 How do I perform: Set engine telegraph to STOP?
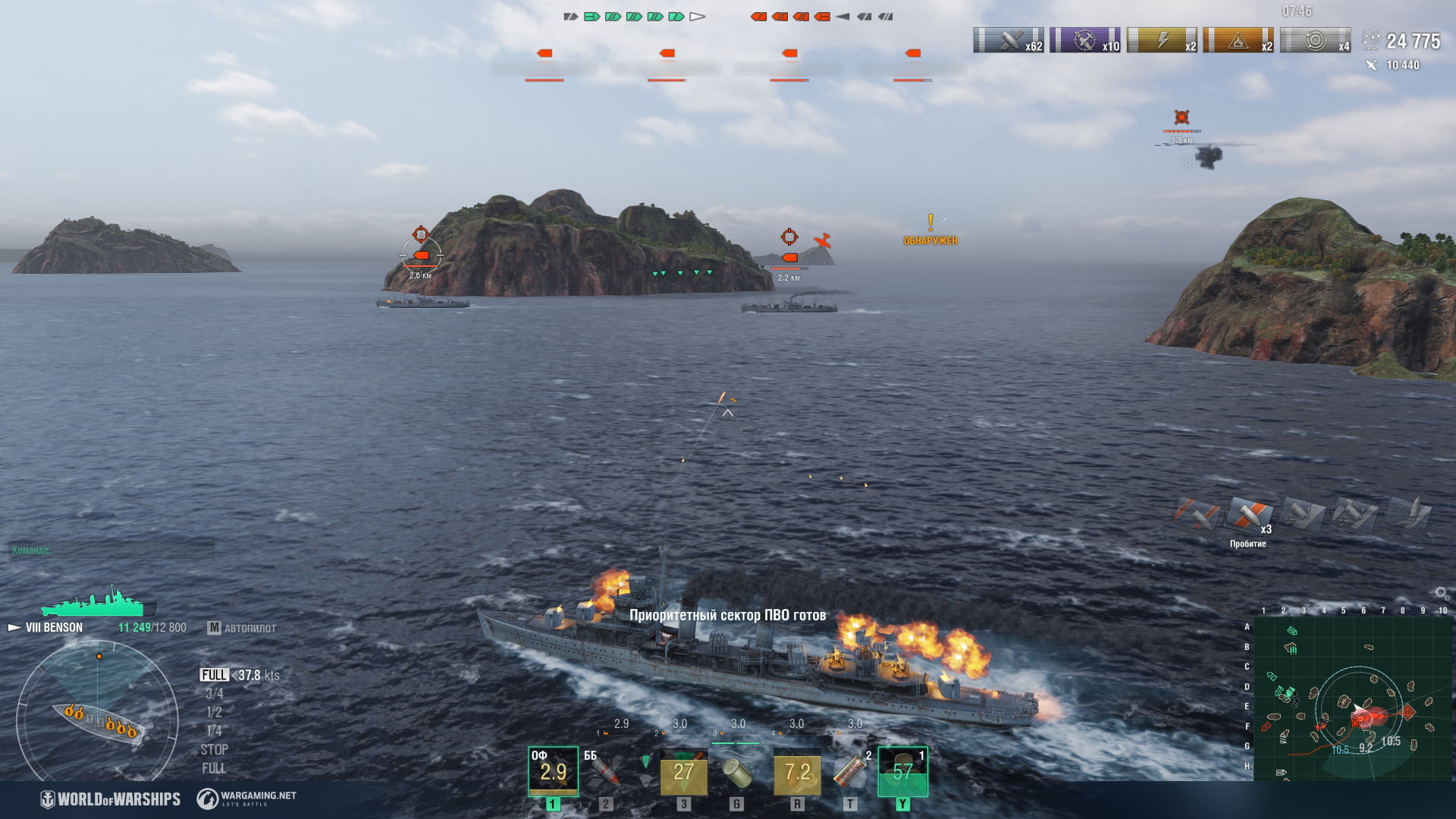[214, 749]
